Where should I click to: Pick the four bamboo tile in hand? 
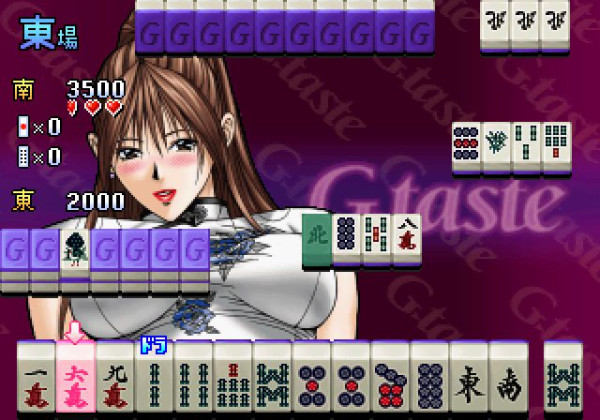tap(193, 382)
